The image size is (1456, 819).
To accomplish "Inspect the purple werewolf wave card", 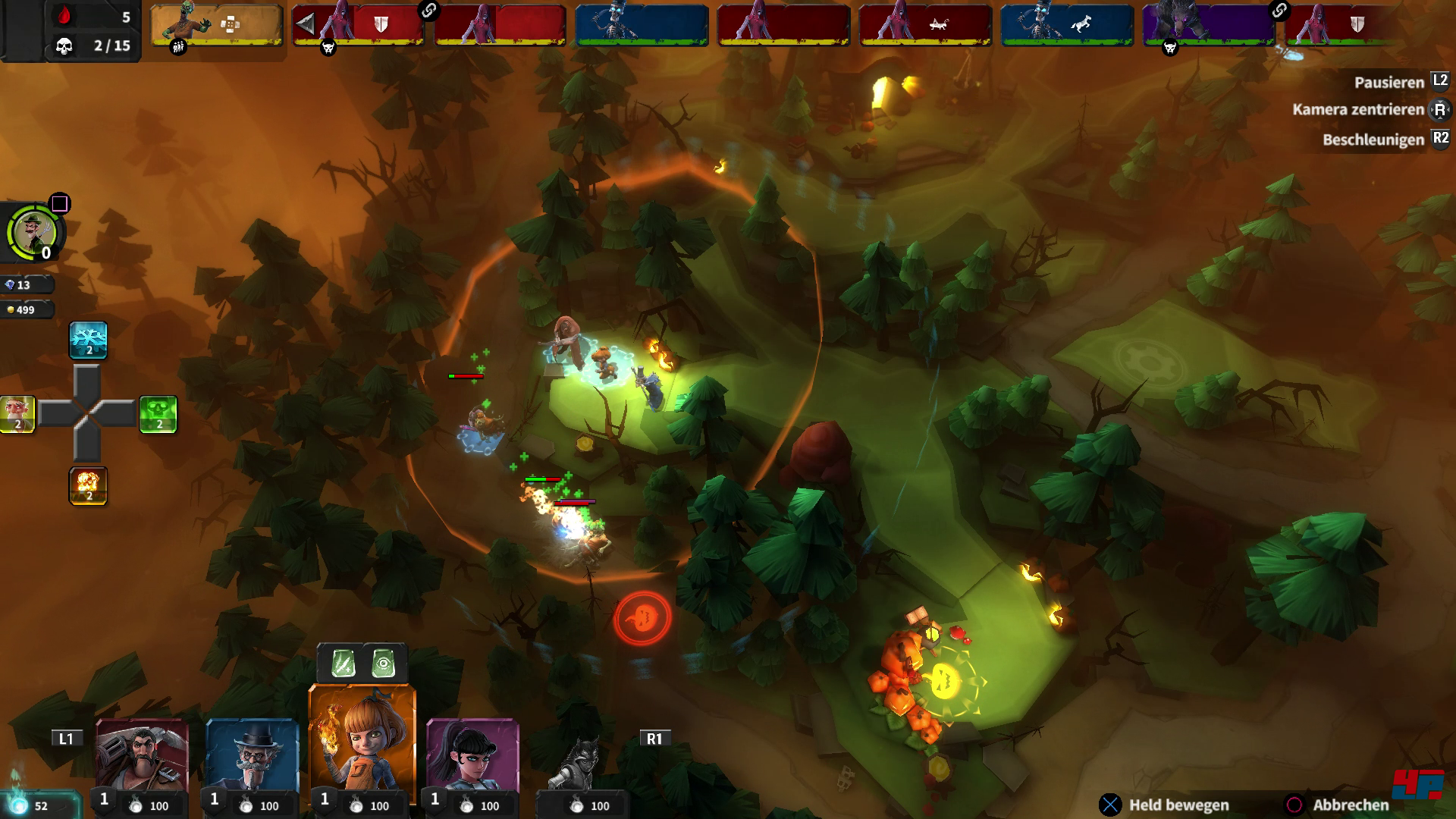I will click(1208, 25).
